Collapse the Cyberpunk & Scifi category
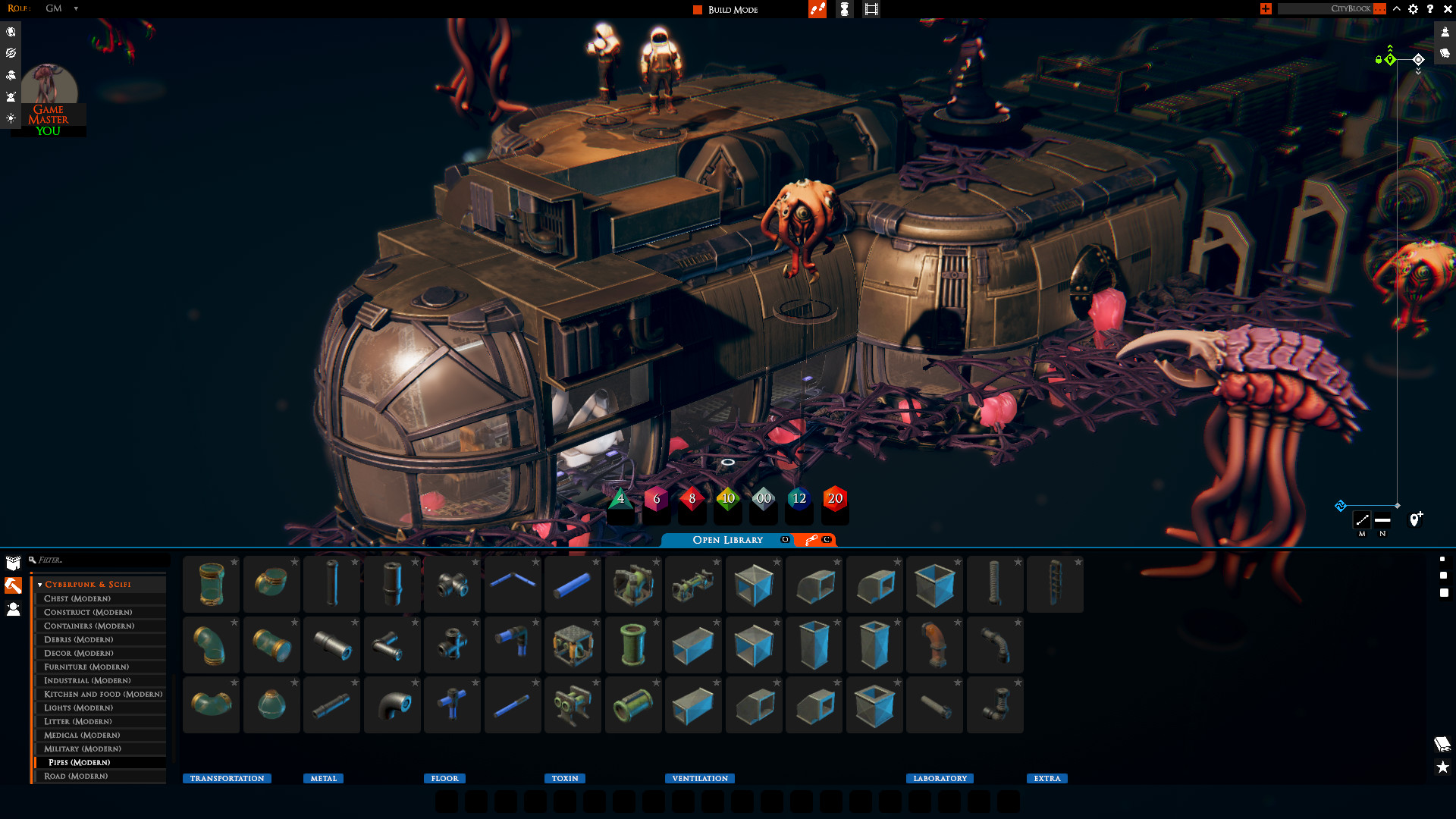The height and width of the screenshot is (819, 1456). 39,584
